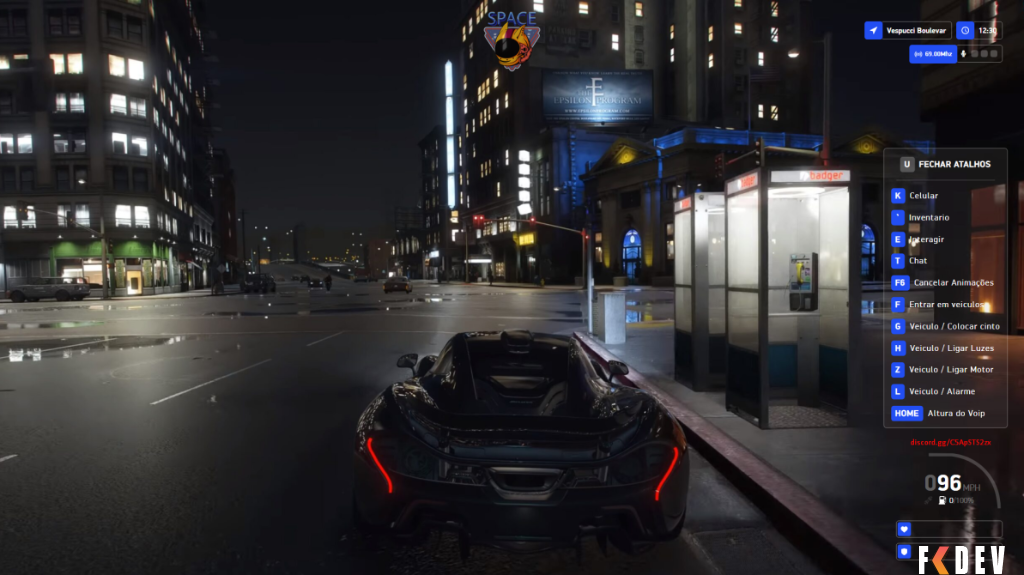Click the Vespucci Boulevard location arrow icon
The height and width of the screenshot is (575, 1024).
point(874,31)
